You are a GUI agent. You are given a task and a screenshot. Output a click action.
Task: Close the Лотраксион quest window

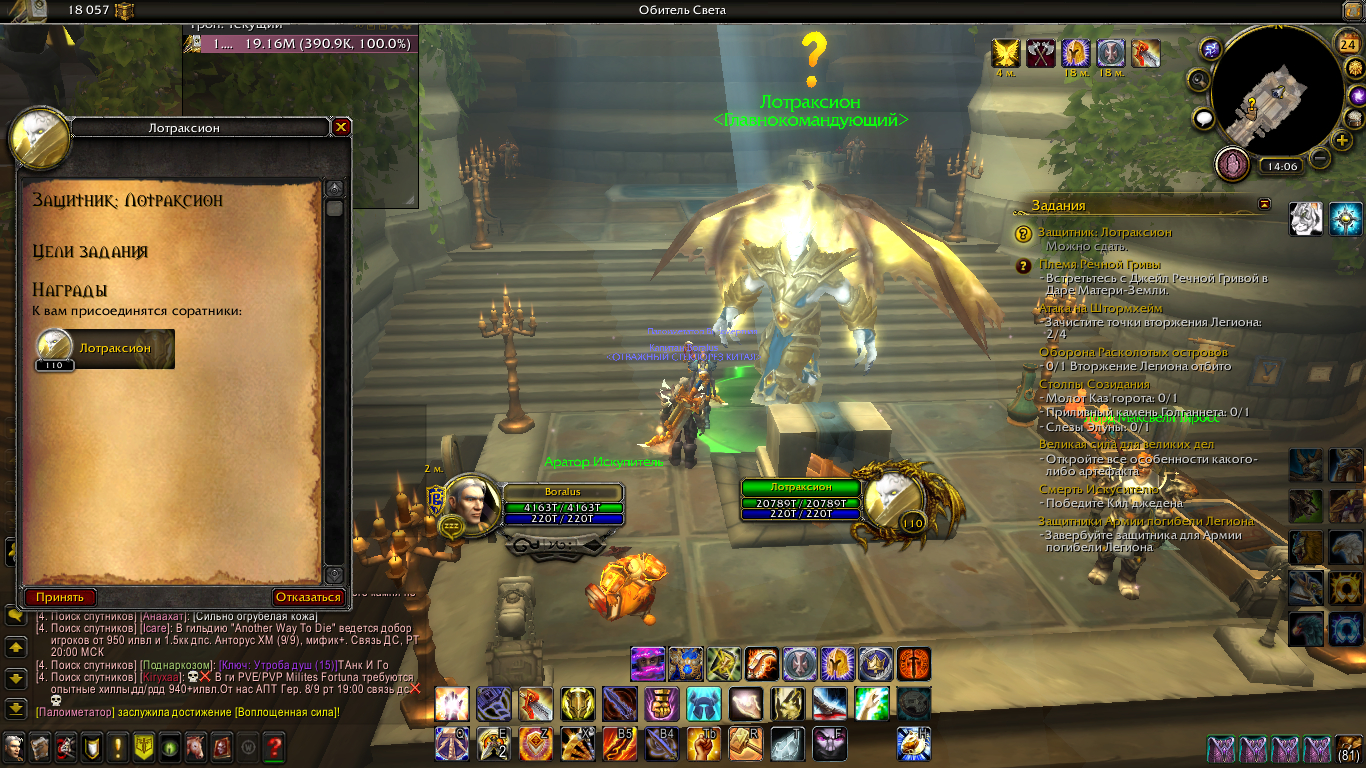click(x=341, y=127)
